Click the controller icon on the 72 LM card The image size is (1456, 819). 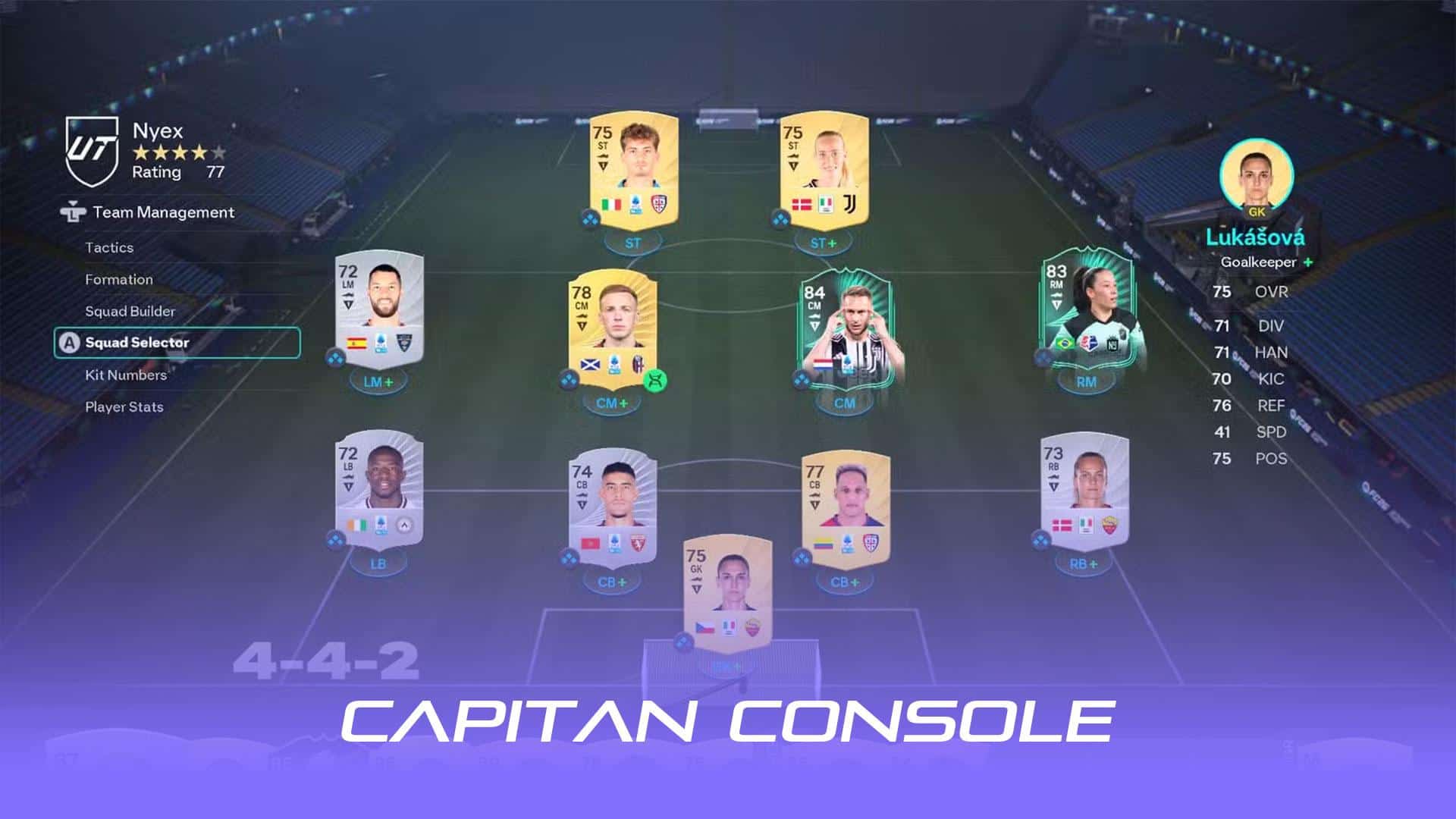(x=336, y=356)
